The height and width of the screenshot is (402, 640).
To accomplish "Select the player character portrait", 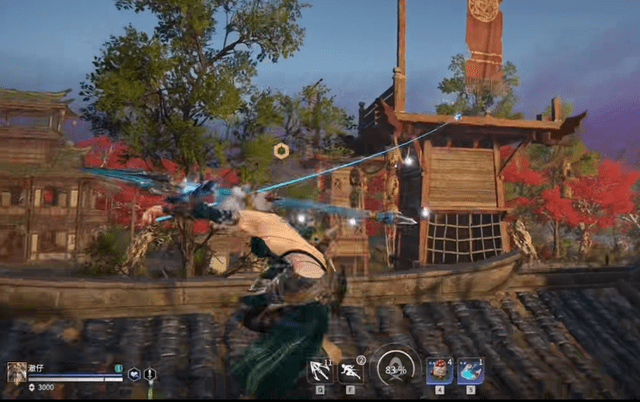I will 17,372.
